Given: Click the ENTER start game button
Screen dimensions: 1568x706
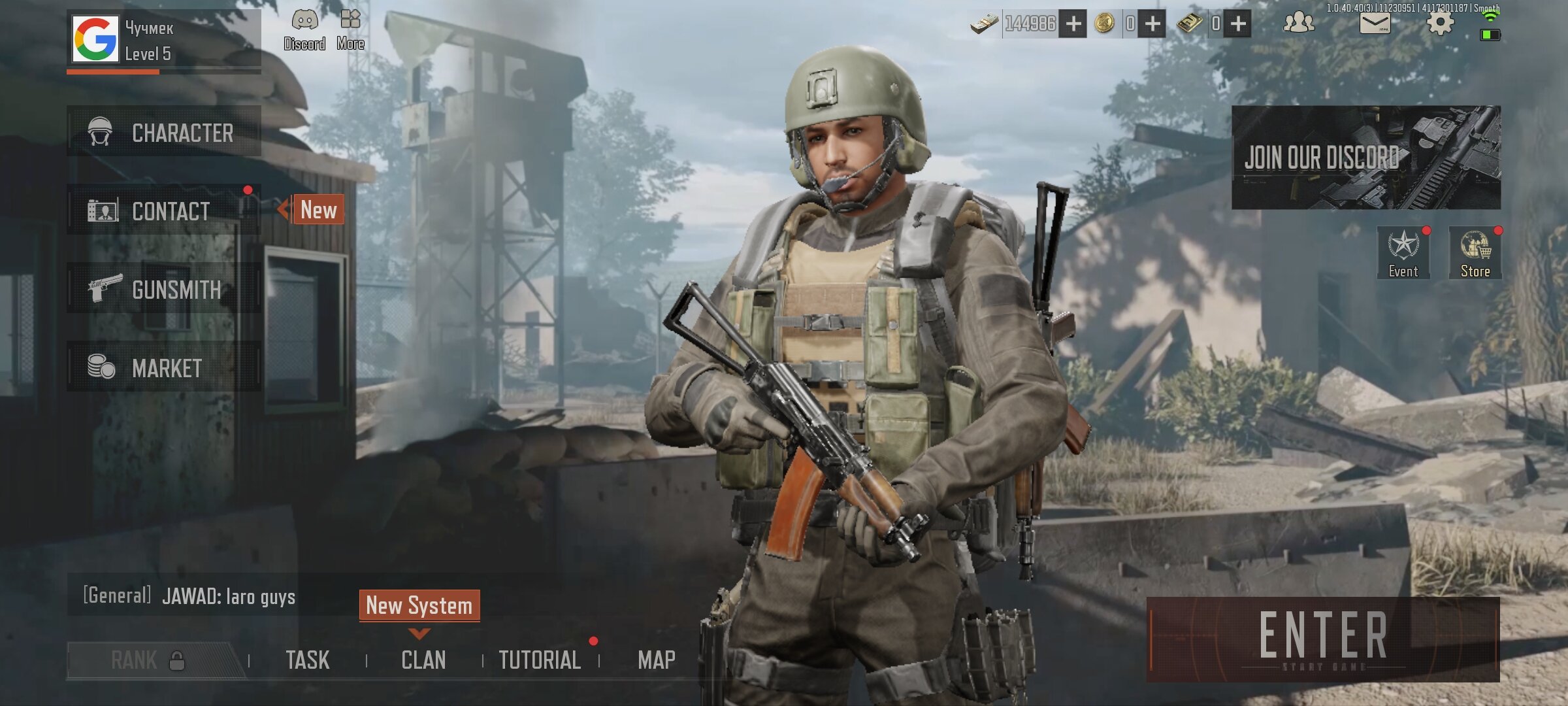Looking at the screenshot, I should coord(1323,639).
